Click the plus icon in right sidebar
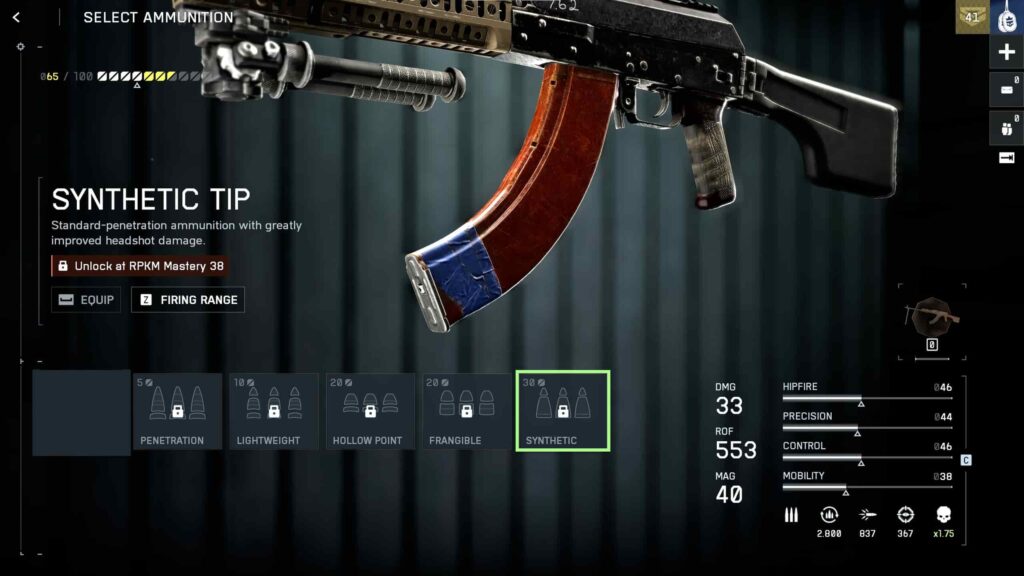The image size is (1024, 576). [x=1006, y=52]
